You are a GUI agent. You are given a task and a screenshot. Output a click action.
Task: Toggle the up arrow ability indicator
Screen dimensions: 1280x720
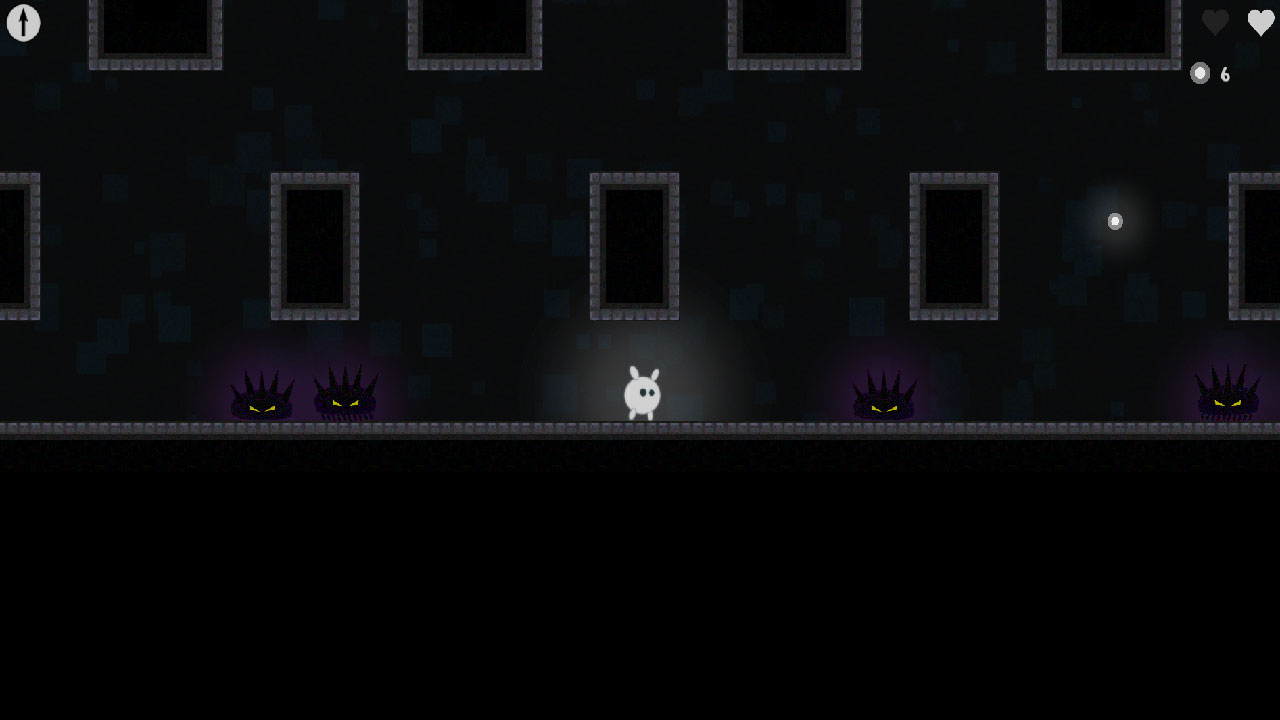(23, 23)
